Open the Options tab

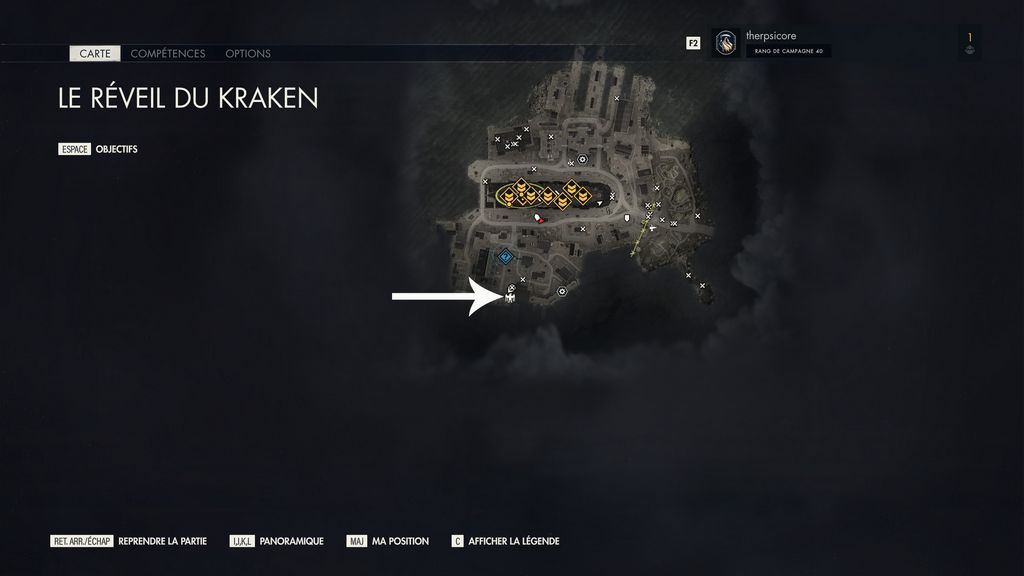(248, 53)
